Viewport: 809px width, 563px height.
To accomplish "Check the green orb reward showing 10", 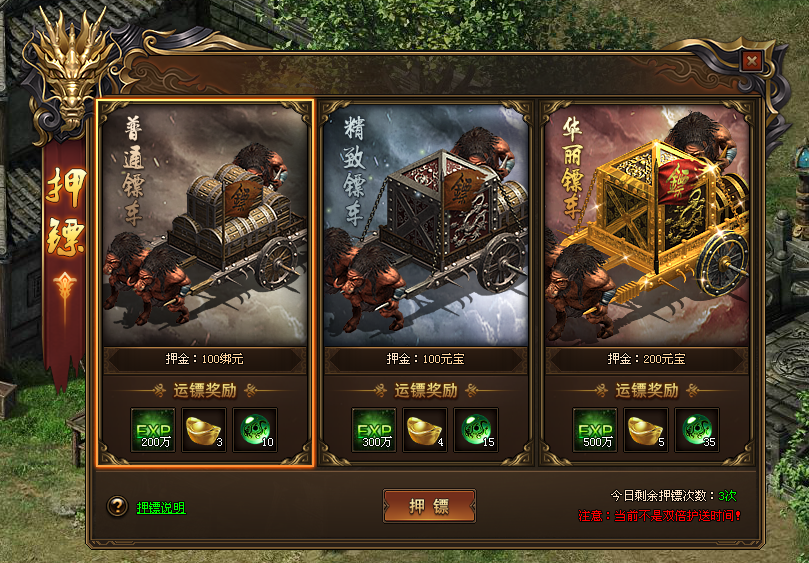I will point(256,430).
